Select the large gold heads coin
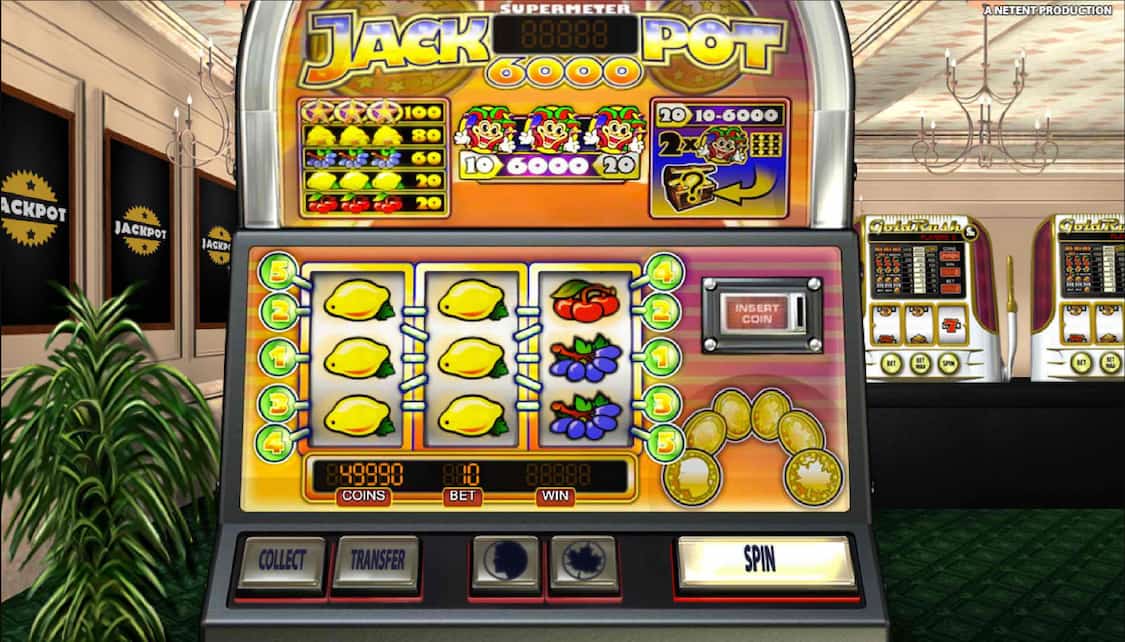The width and height of the screenshot is (1125, 642). coord(692,477)
